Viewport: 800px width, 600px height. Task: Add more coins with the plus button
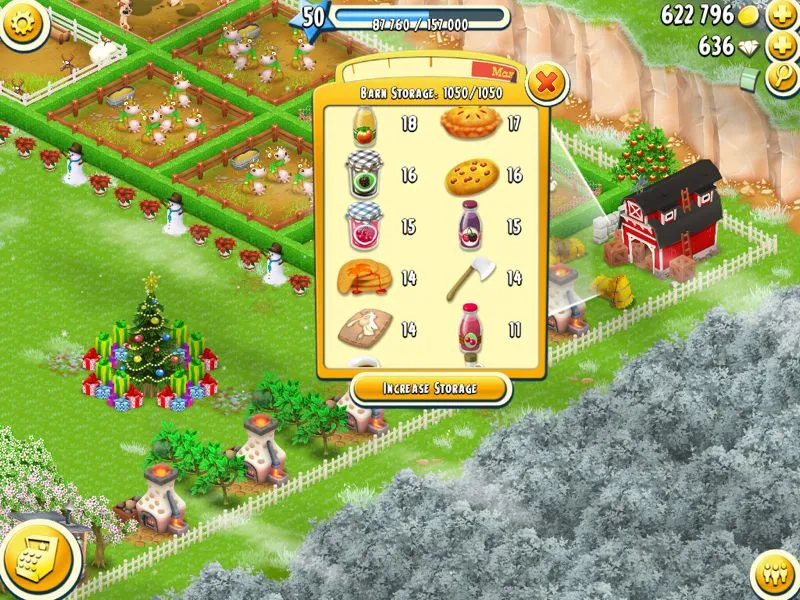click(x=781, y=16)
